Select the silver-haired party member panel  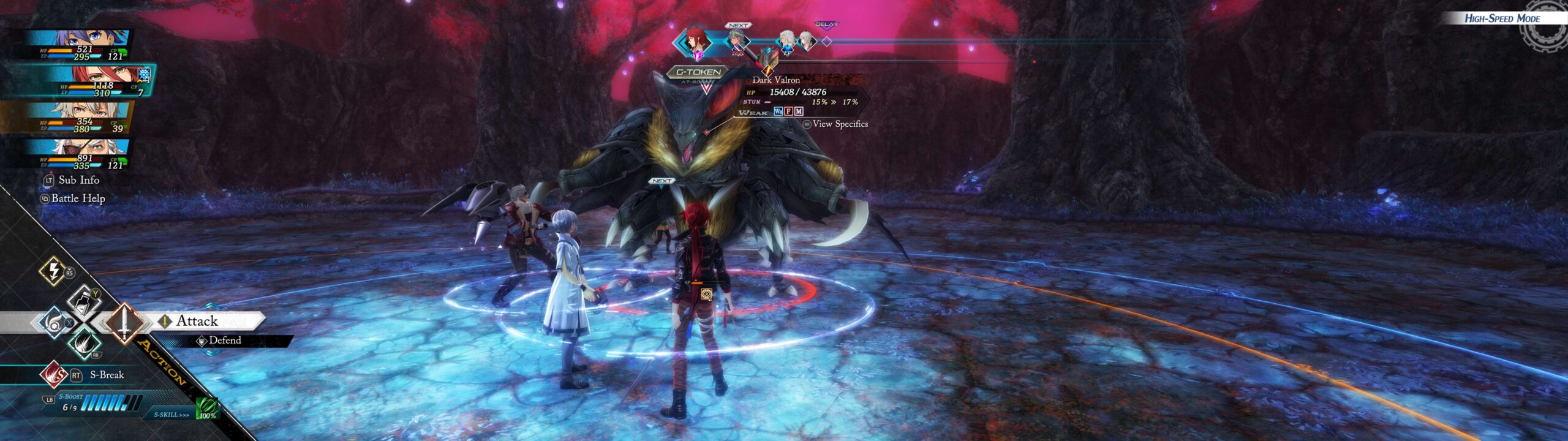(80, 117)
